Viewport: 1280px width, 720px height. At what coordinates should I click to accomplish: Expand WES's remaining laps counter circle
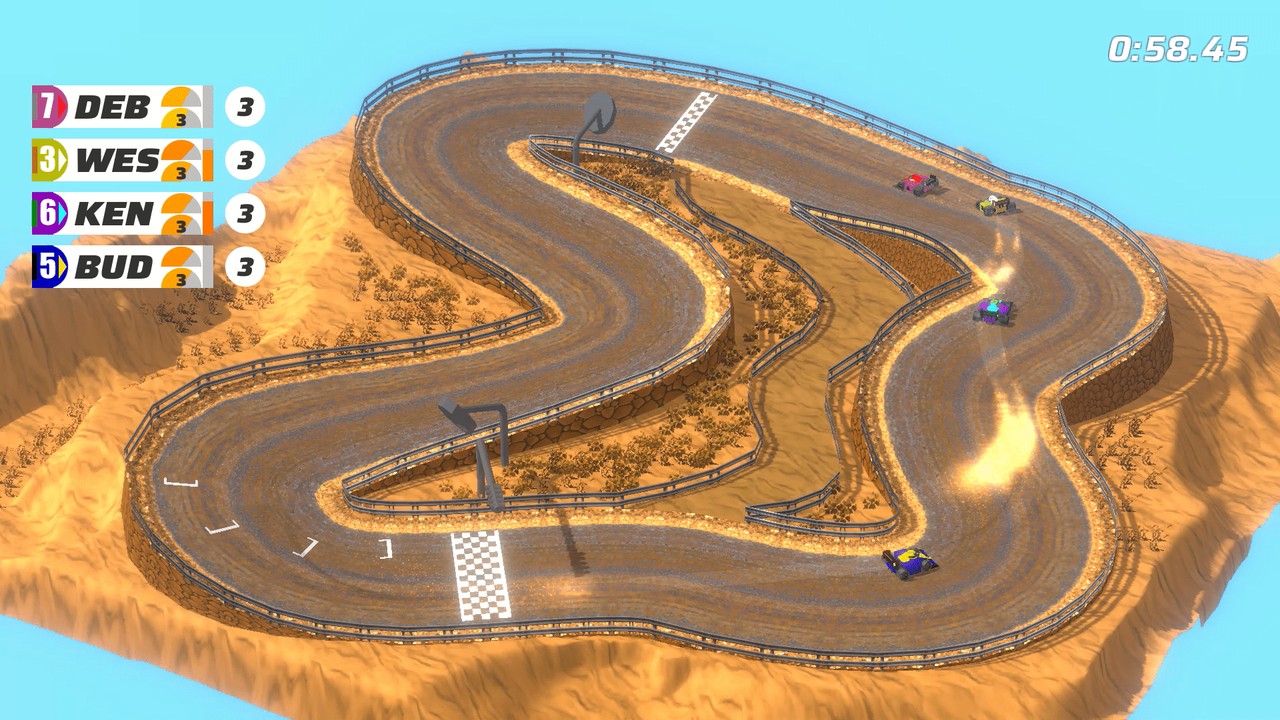pyautogui.click(x=245, y=160)
